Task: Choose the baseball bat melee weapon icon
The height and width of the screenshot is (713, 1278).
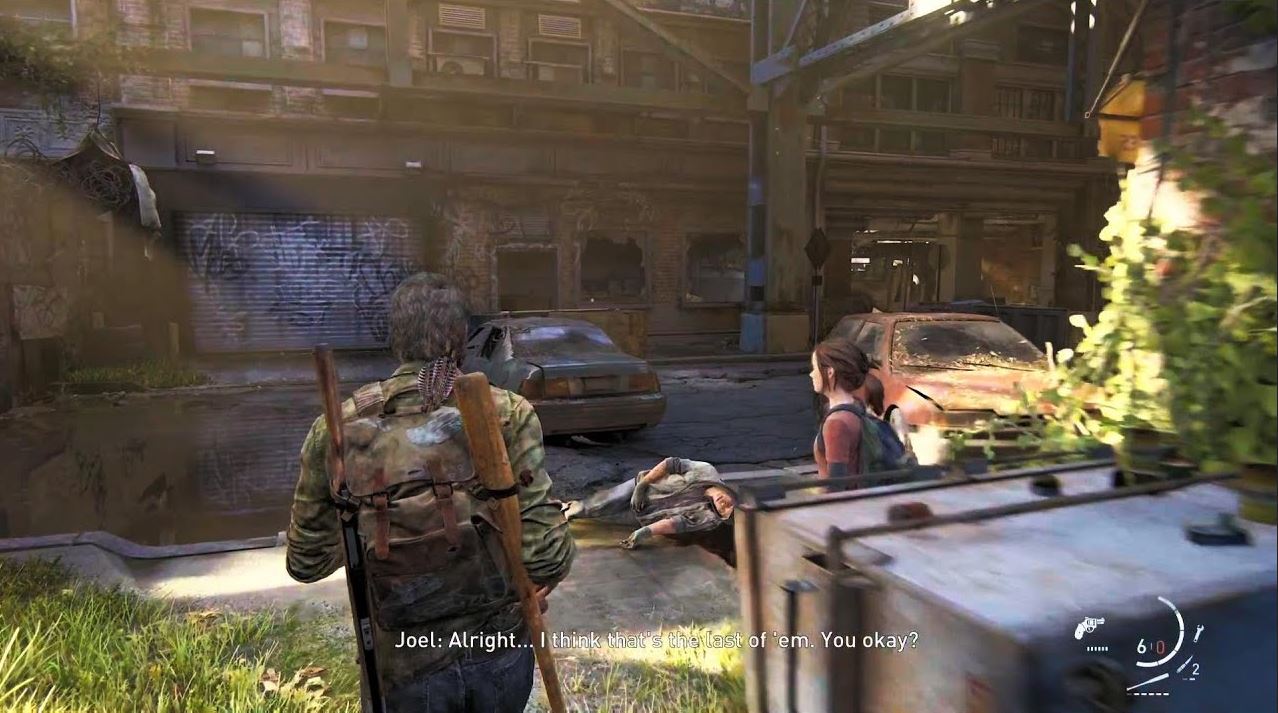Action: coord(1146,681)
